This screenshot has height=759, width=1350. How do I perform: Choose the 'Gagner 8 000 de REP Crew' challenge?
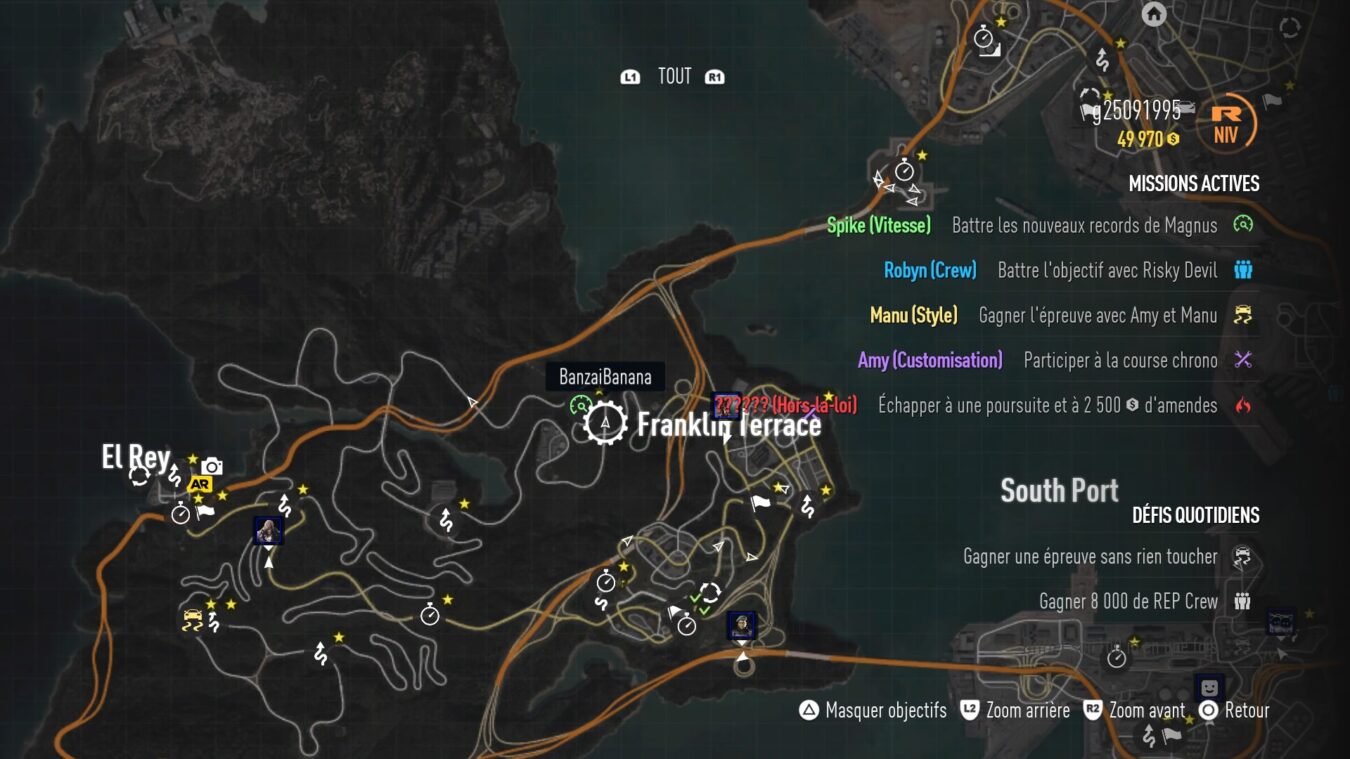[1145, 601]
